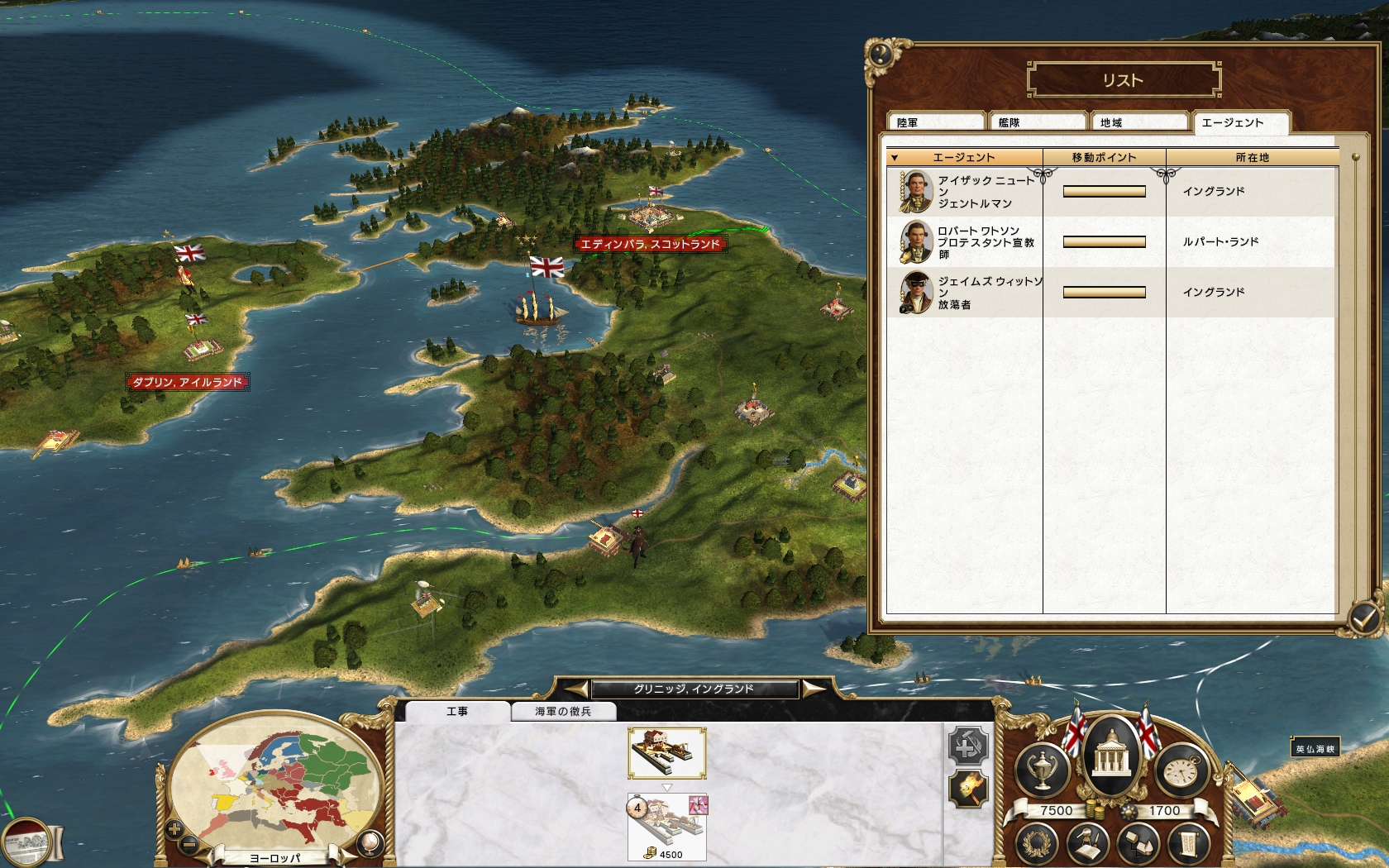
Task: Select the エージェント tab in the list panel
Action: 1239,122
